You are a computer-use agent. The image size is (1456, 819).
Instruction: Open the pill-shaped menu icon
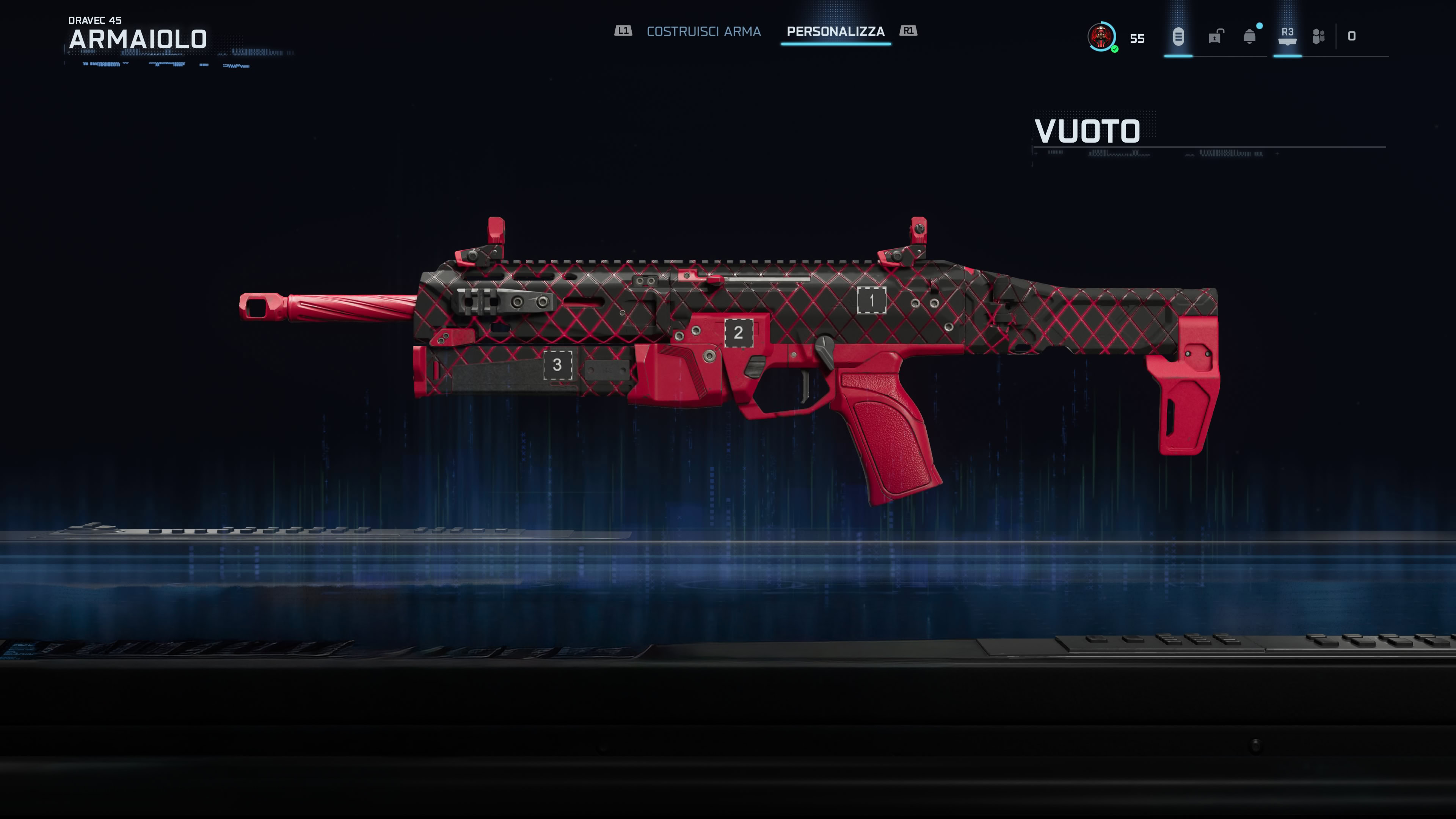pos(1178,37)
